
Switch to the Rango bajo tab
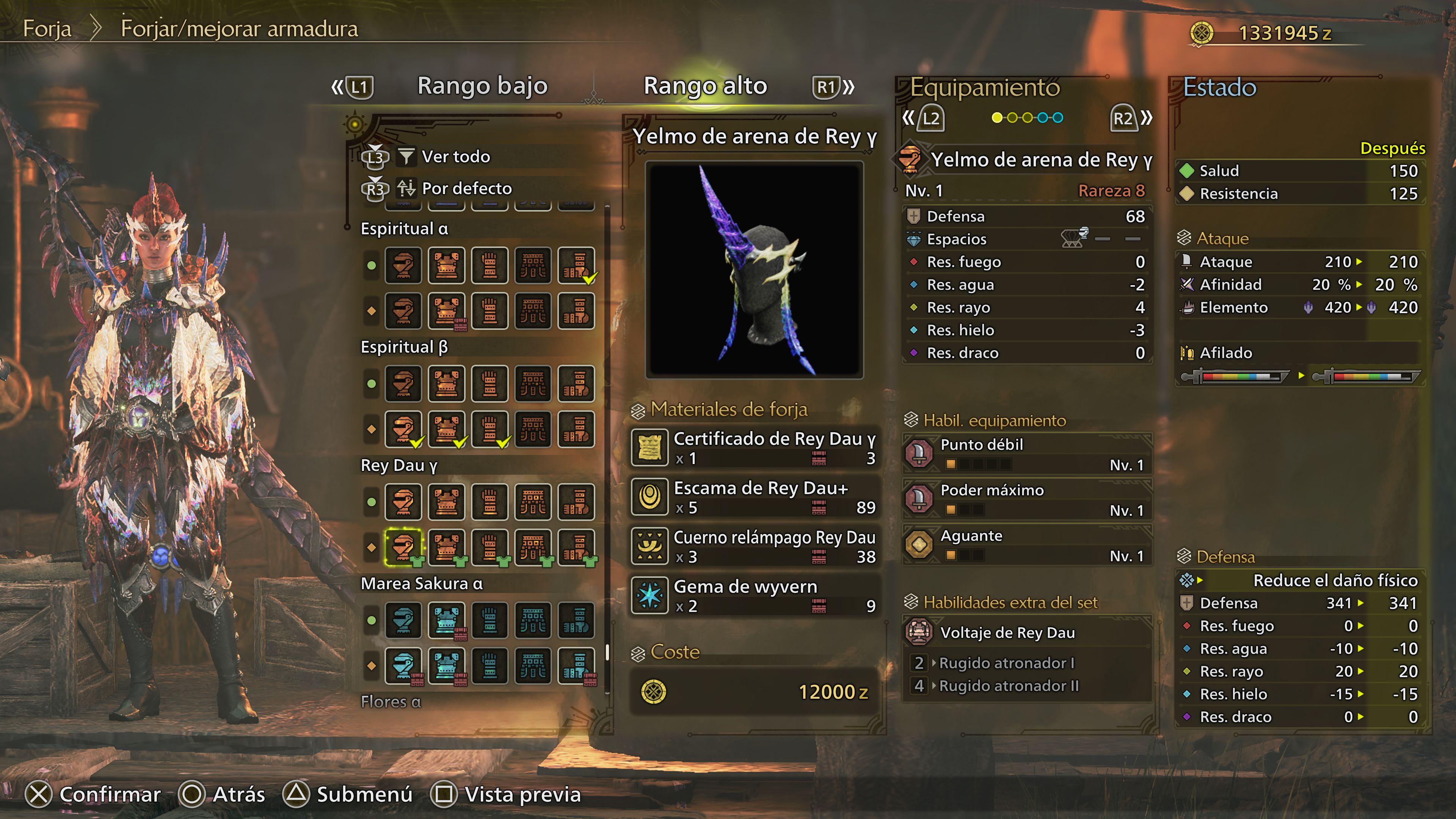(482, 86)
